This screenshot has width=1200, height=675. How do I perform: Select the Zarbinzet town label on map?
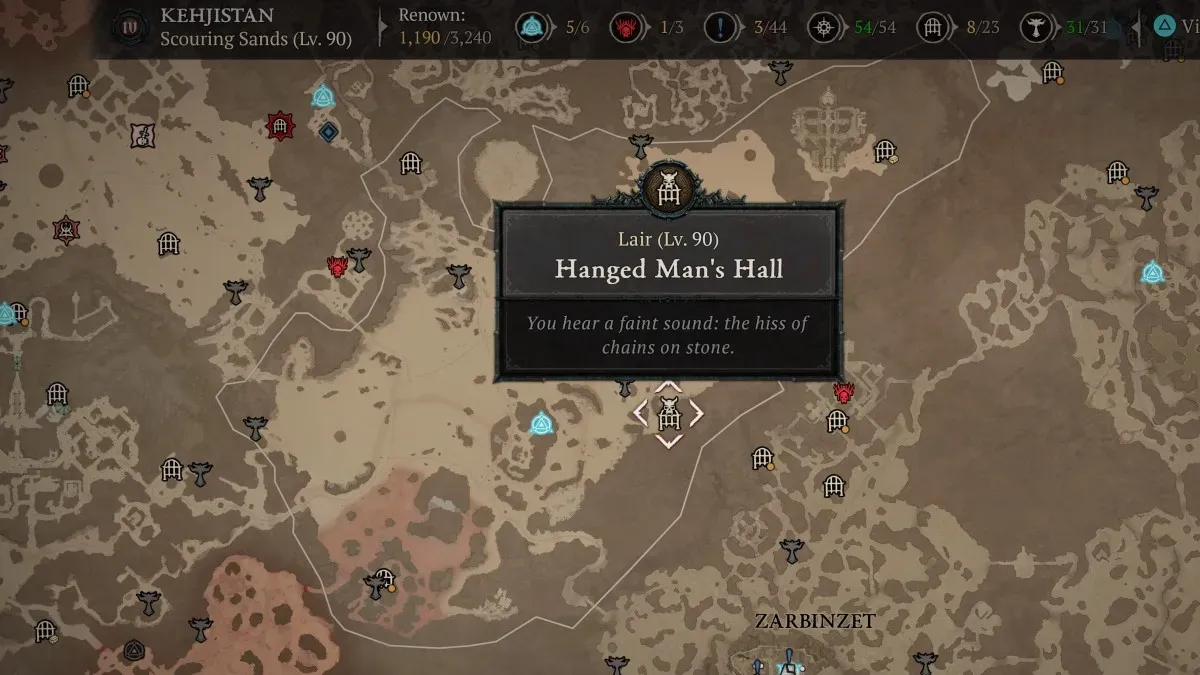[814, 621]
